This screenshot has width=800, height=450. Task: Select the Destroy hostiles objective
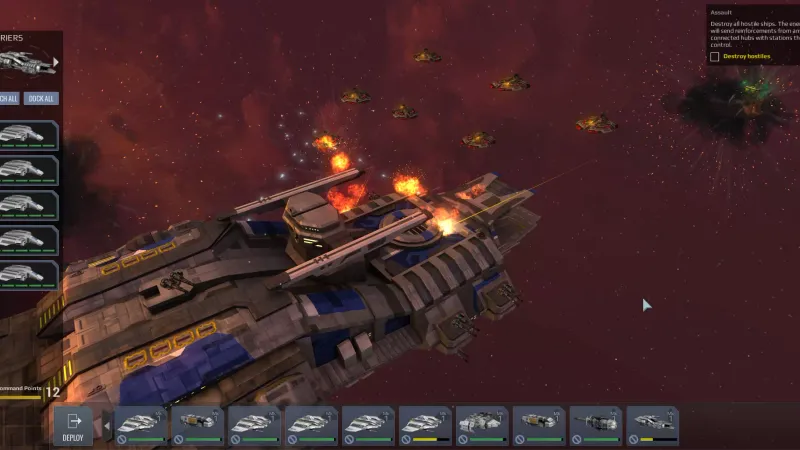[714, 57]
